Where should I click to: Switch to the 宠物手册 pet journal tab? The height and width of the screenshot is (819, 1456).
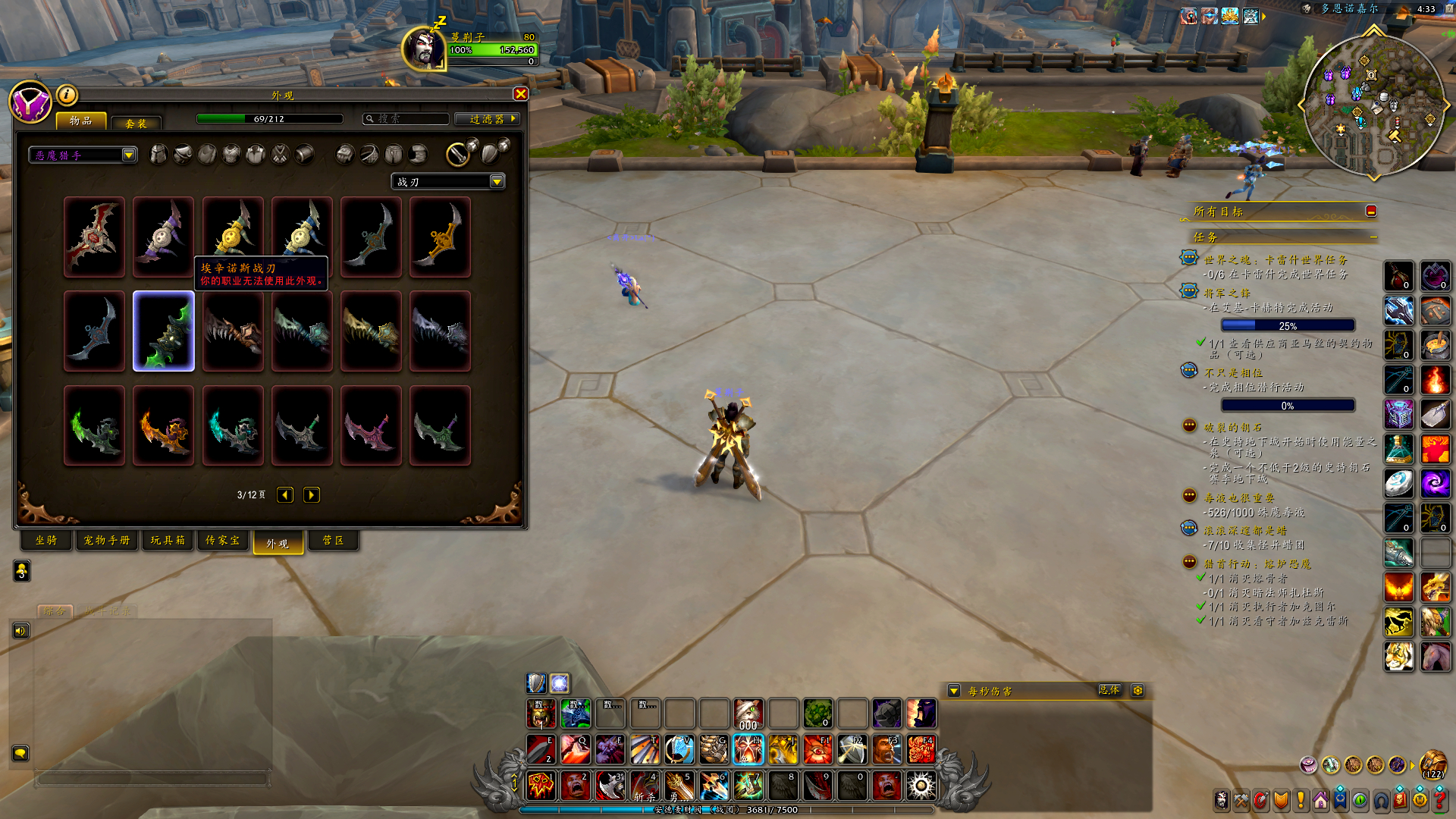click(107, 541)
